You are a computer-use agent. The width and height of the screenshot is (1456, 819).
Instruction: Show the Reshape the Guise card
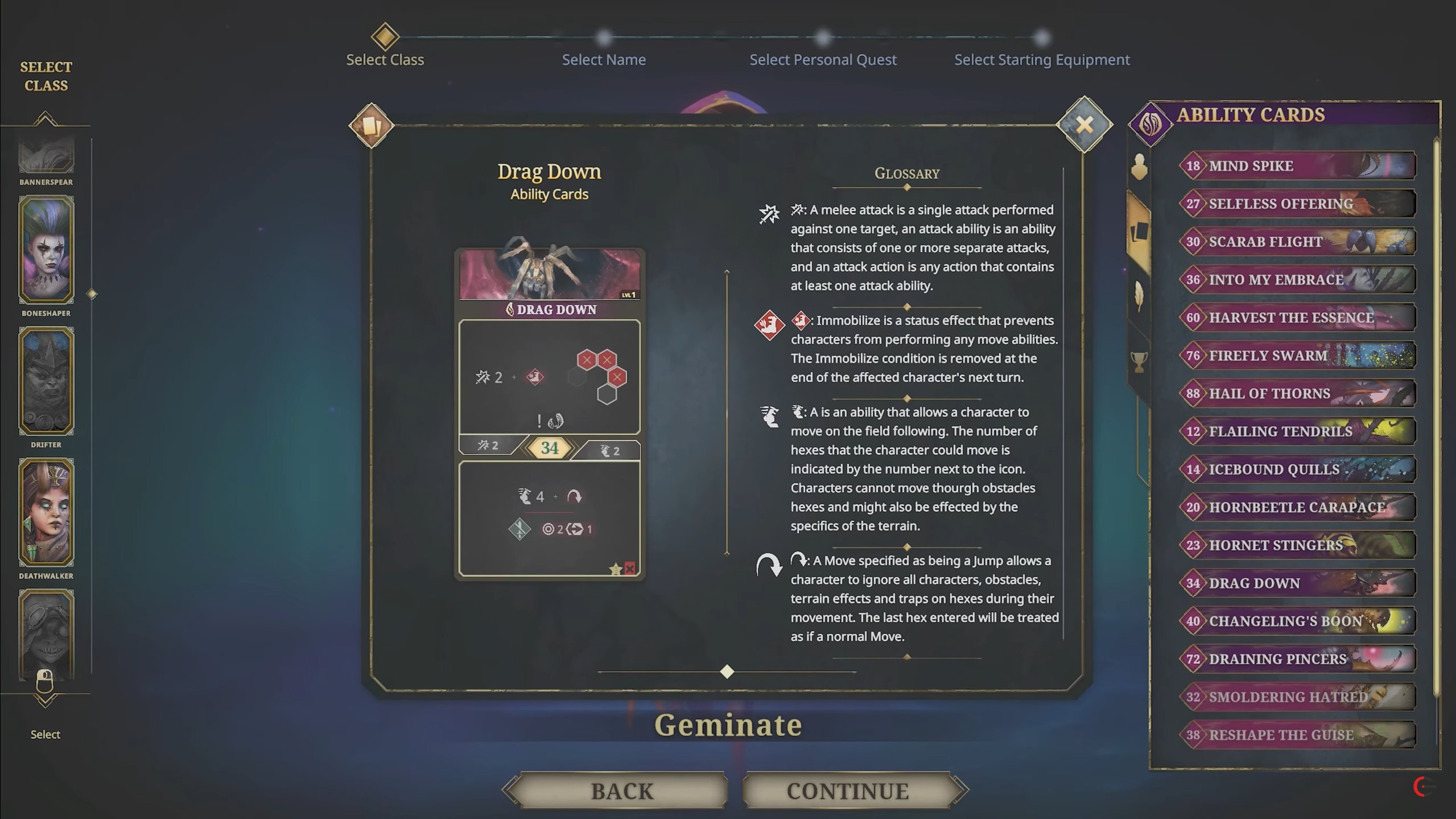pos(1297,735)
